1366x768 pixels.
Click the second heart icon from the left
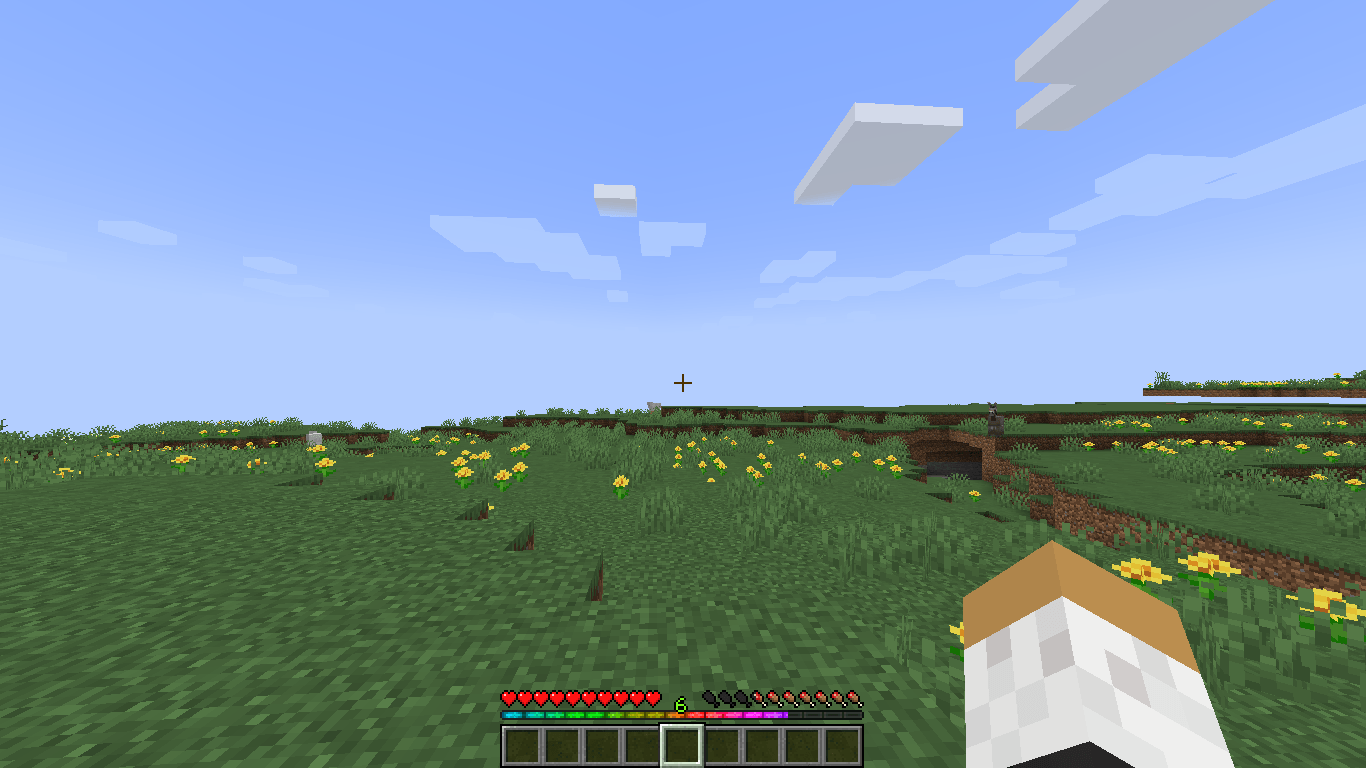click(x=523, y=700)
